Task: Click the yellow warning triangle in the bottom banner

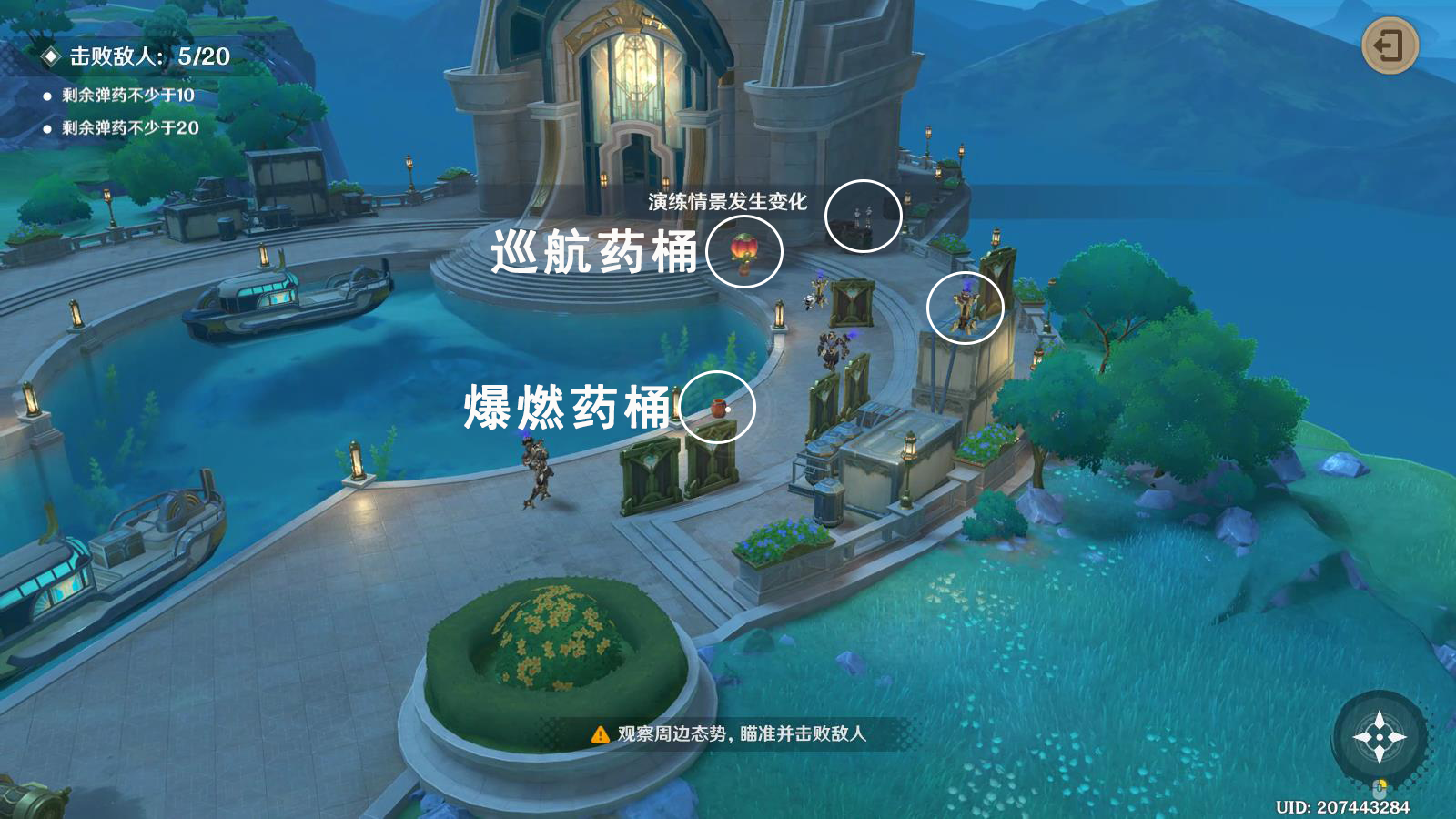Action: (601, 736)
